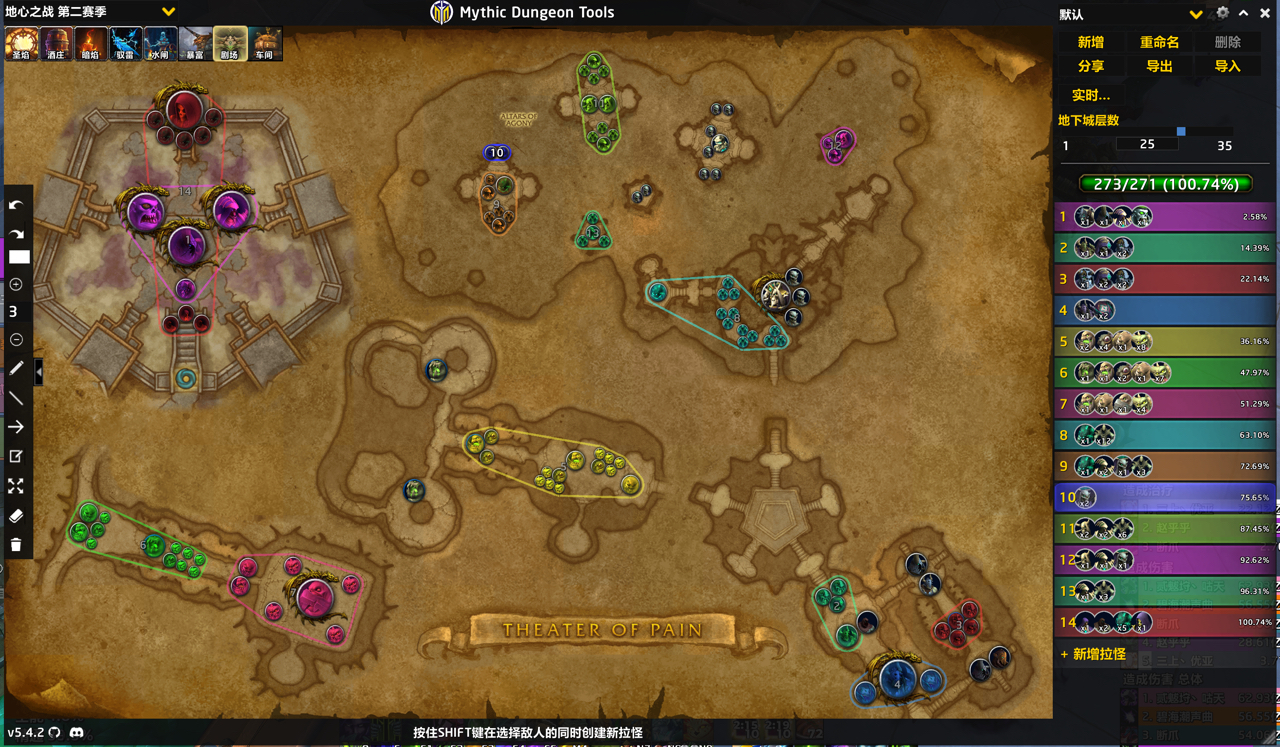Click the zoom-in magnifier icon
1280x747 pixels.
(x=17, y=284)
